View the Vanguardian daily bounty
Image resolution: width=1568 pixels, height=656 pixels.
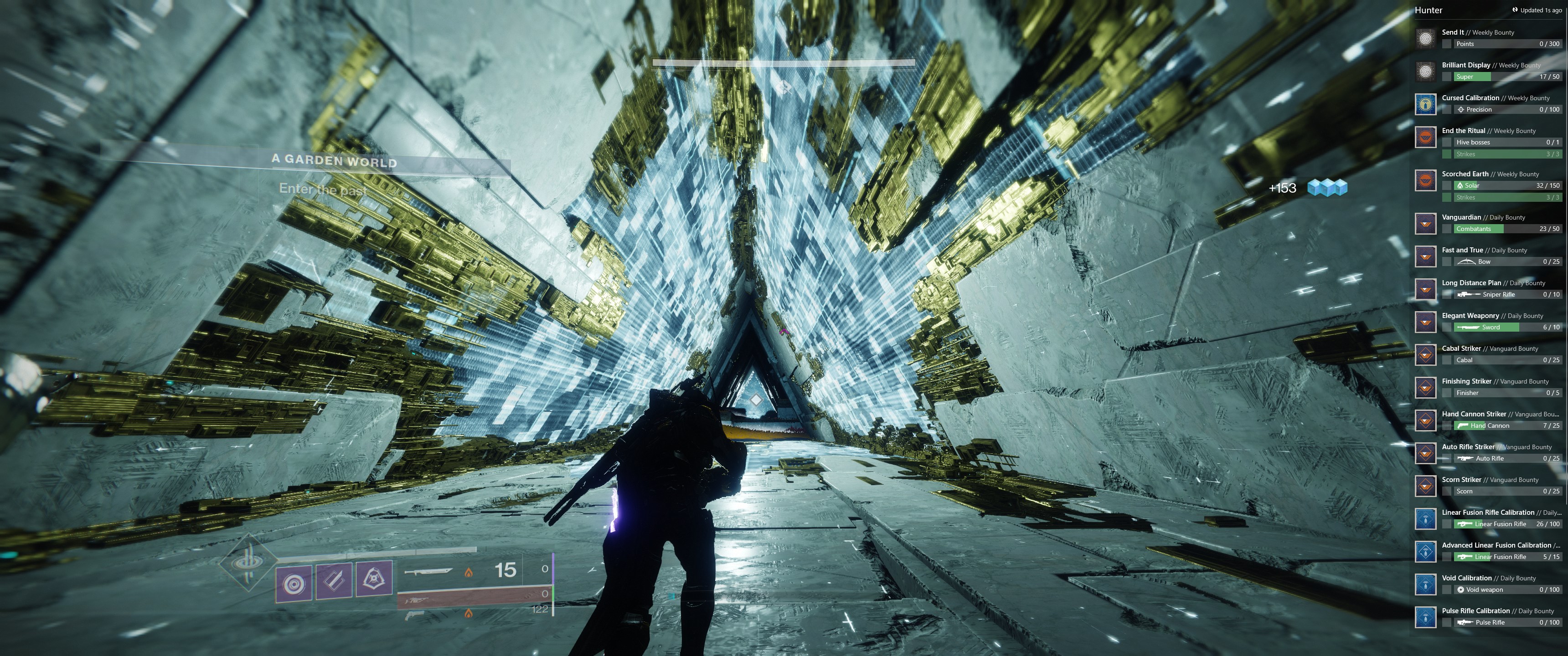point(1488,223)
